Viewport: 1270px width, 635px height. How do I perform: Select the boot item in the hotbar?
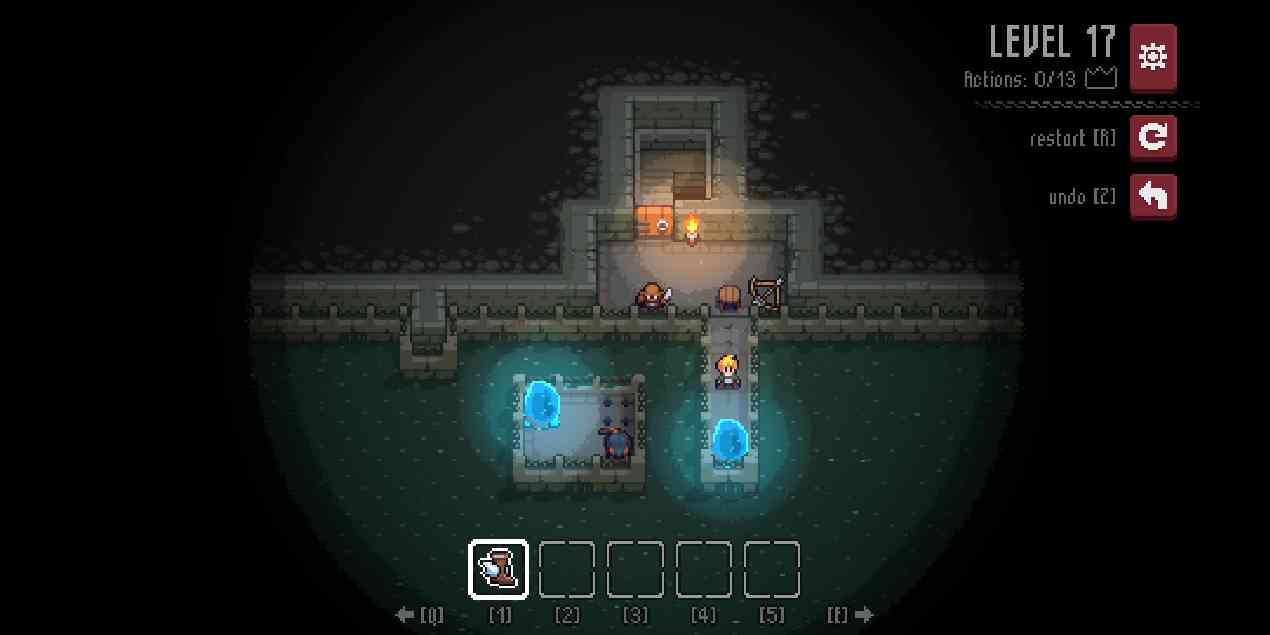pos(499,569)
